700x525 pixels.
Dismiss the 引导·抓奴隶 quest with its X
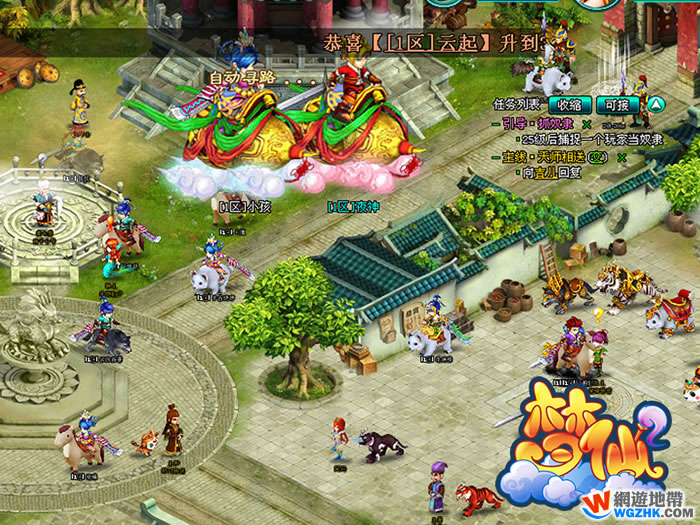point(586,124)
